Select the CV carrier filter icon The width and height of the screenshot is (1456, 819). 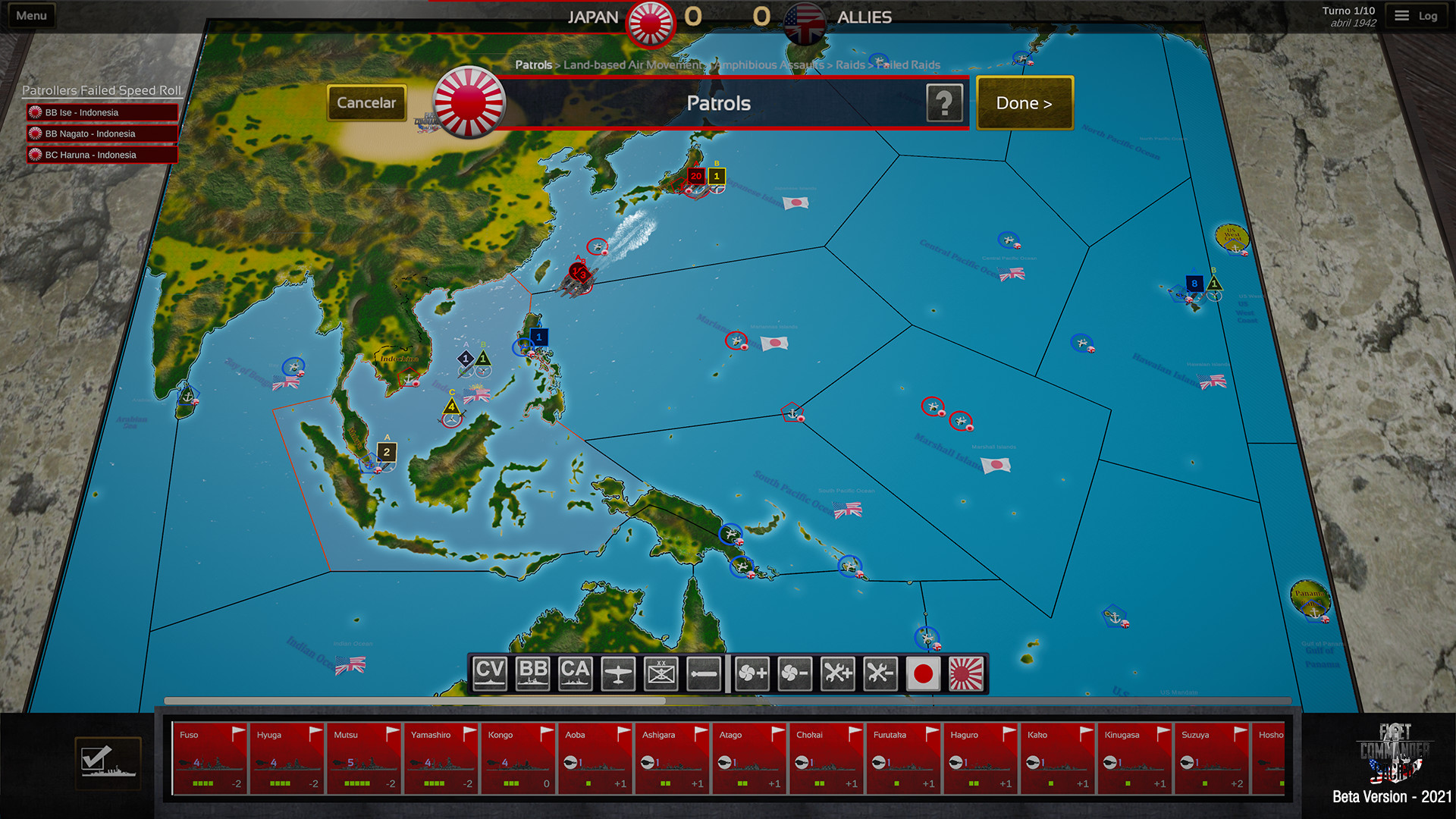click(x=490, y=672)
